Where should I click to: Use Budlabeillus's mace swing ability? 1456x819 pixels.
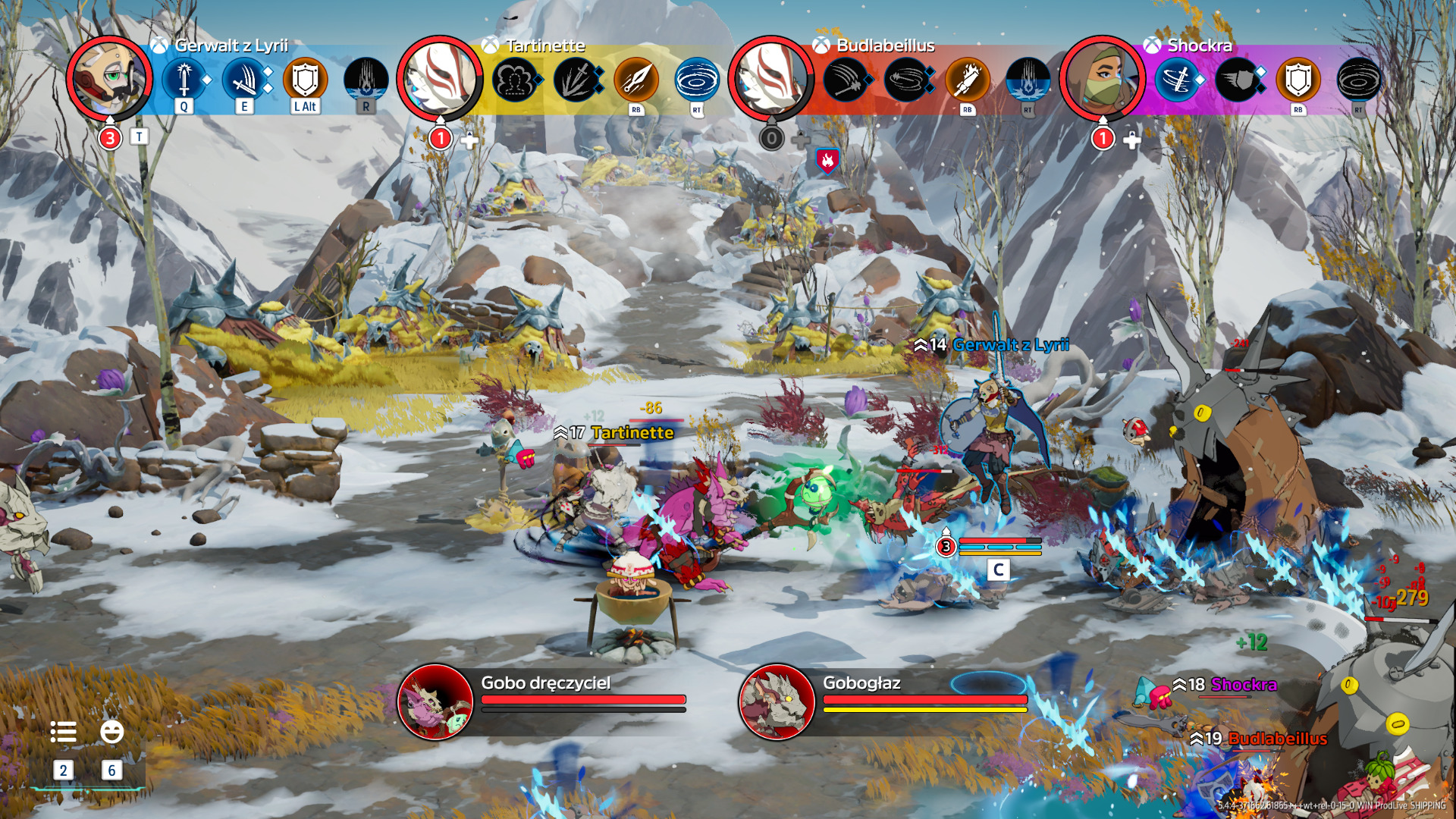pyautogui.click(x=846, y=79)
